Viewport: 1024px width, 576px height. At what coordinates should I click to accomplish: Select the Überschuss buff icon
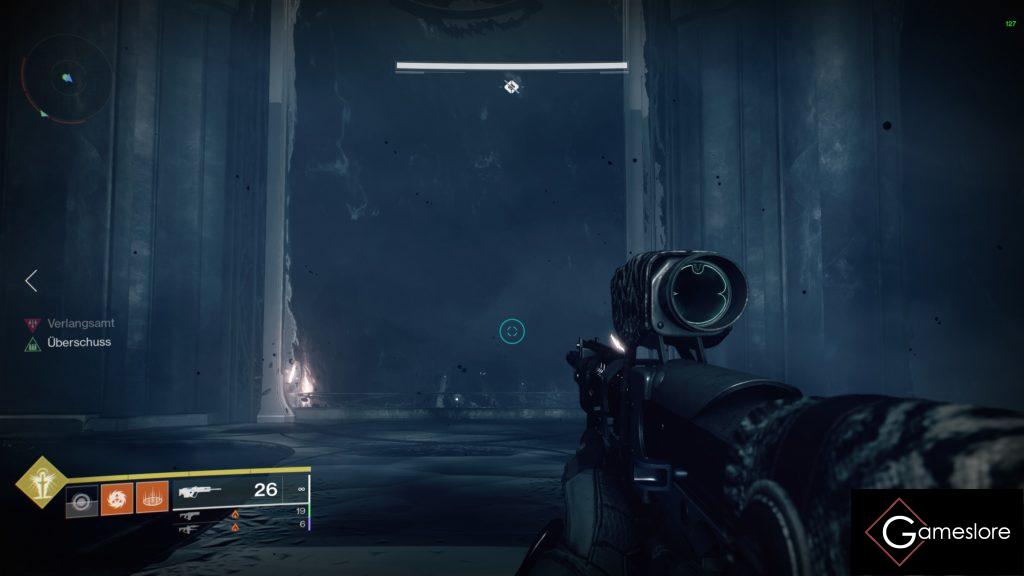tap(33, 343)
